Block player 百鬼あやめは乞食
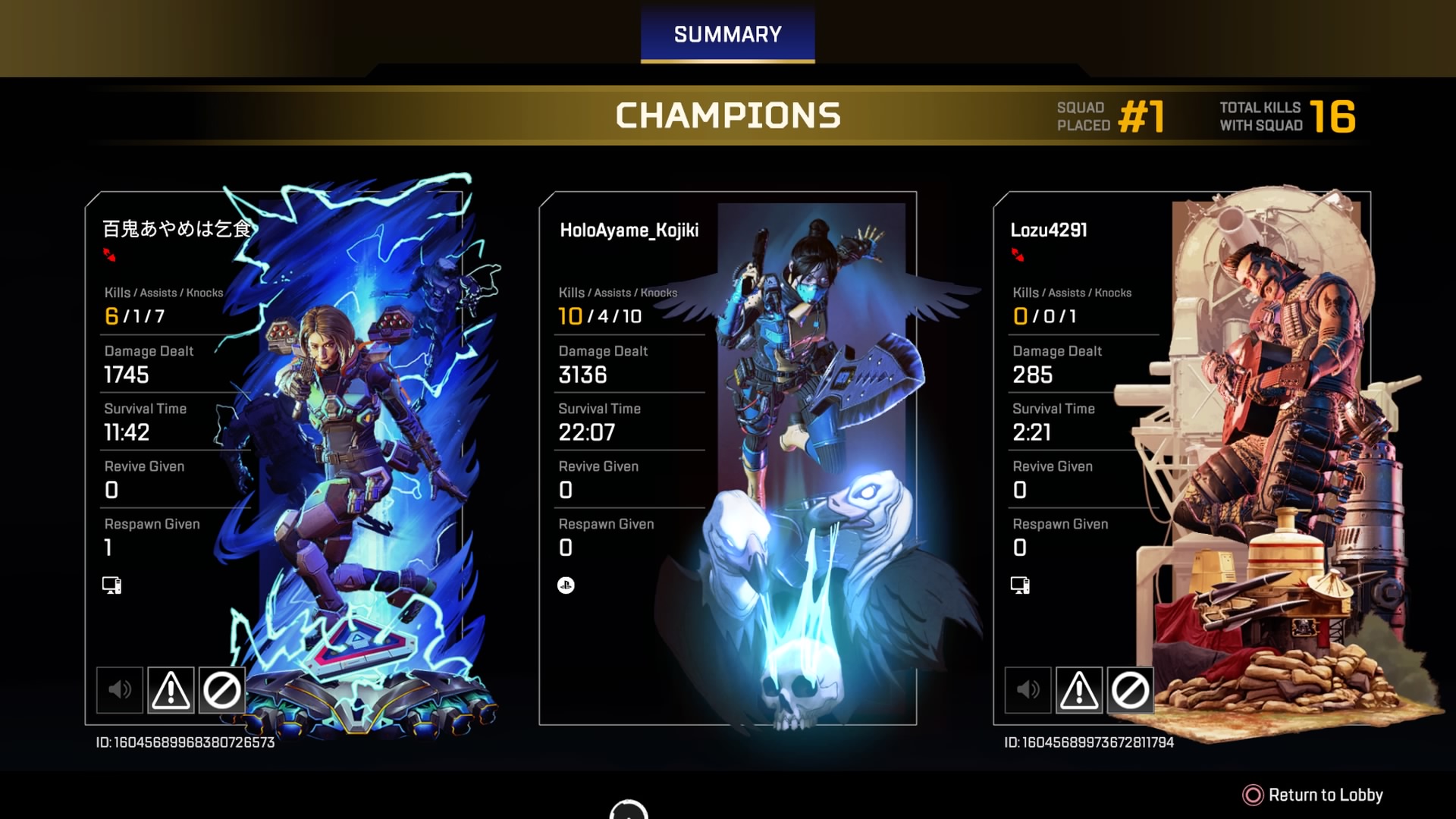This screenshot has height=819, width=1456. pyautogui.click(x=221, y=690)
